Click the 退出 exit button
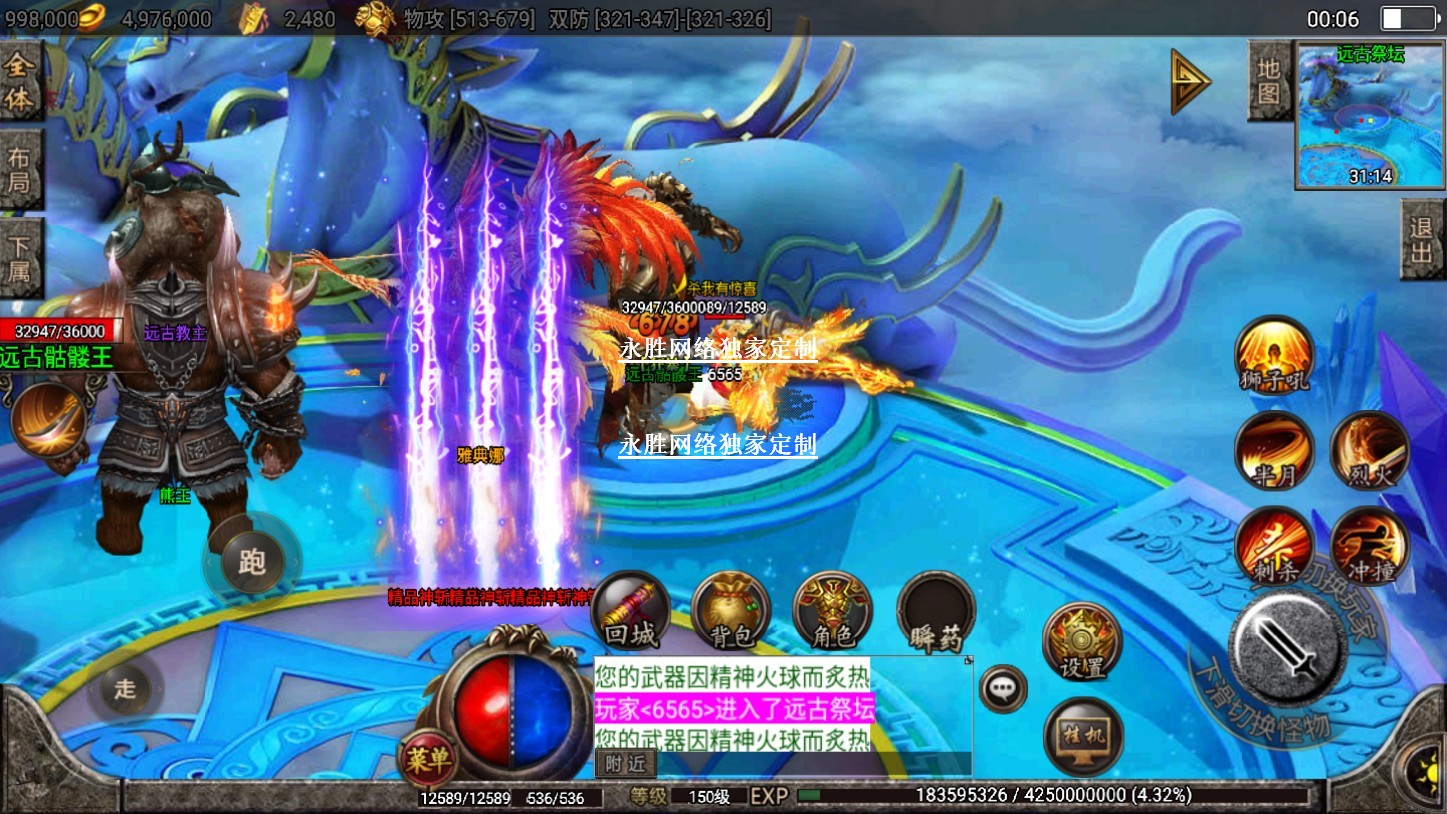The width and height of the screenshot is (1447, 814). click(1421, 240)
